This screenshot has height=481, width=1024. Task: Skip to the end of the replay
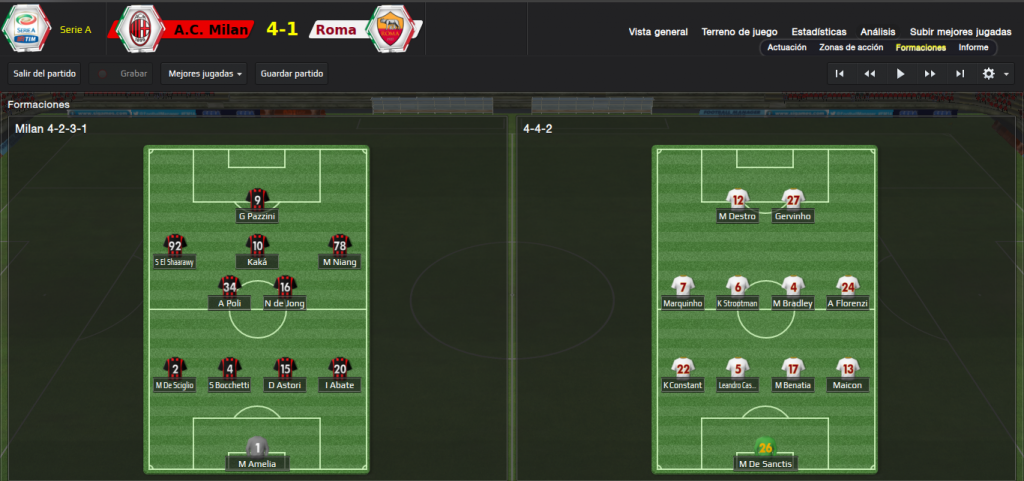[960, 73]
